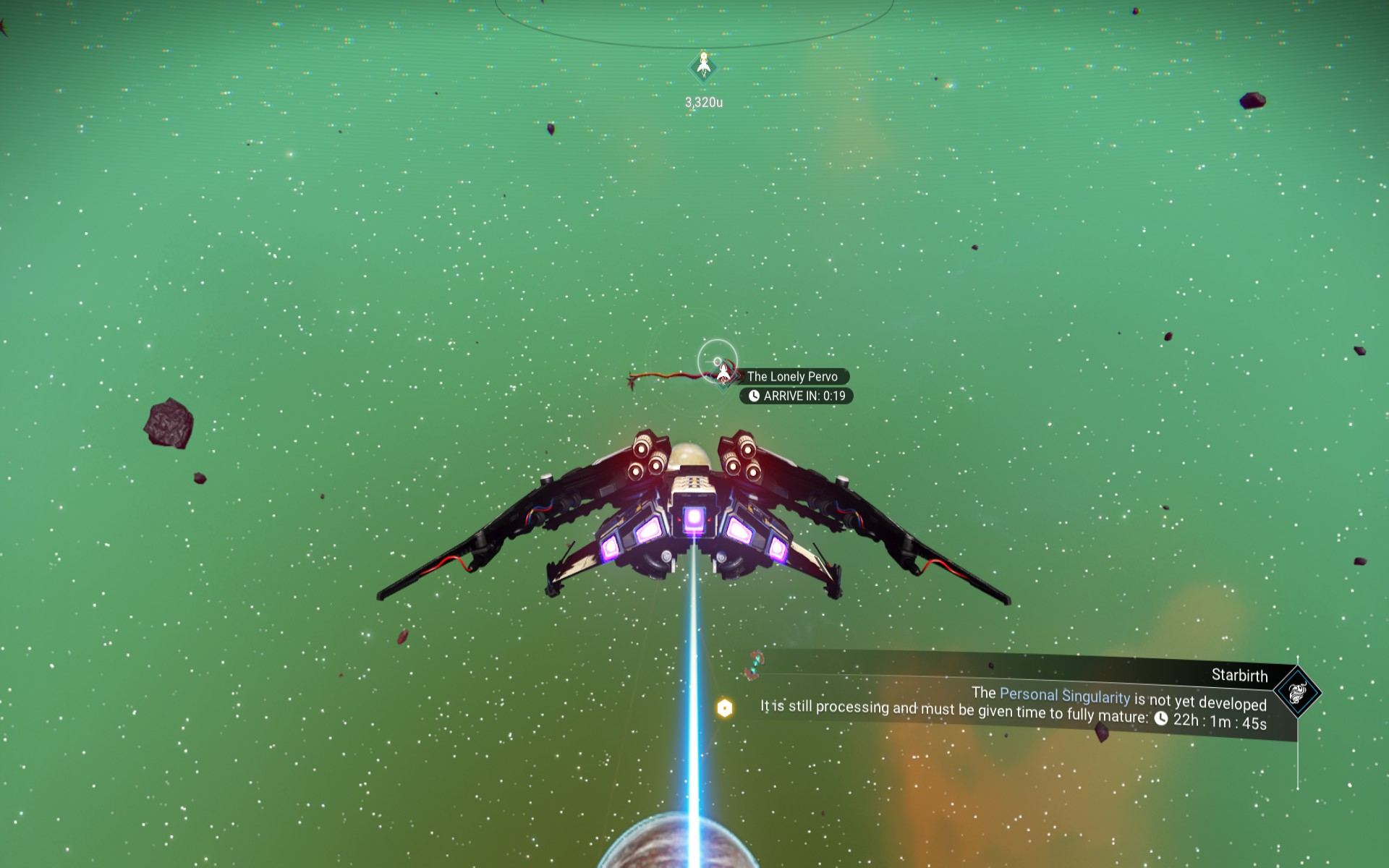Screen dimensions: 1389x868
Task: Click the Starbirth mission diamond icon
Action: point(1297,692)
